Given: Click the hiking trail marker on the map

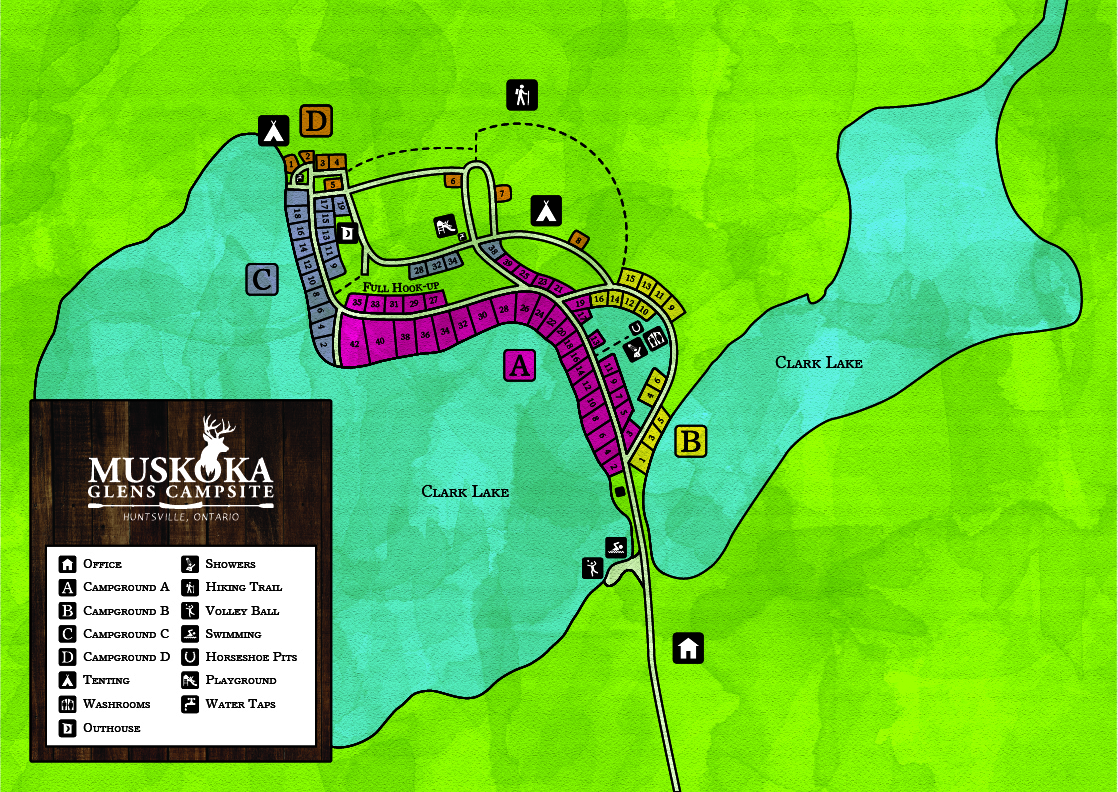Looking at the screenshot, I should coord(521,95).
